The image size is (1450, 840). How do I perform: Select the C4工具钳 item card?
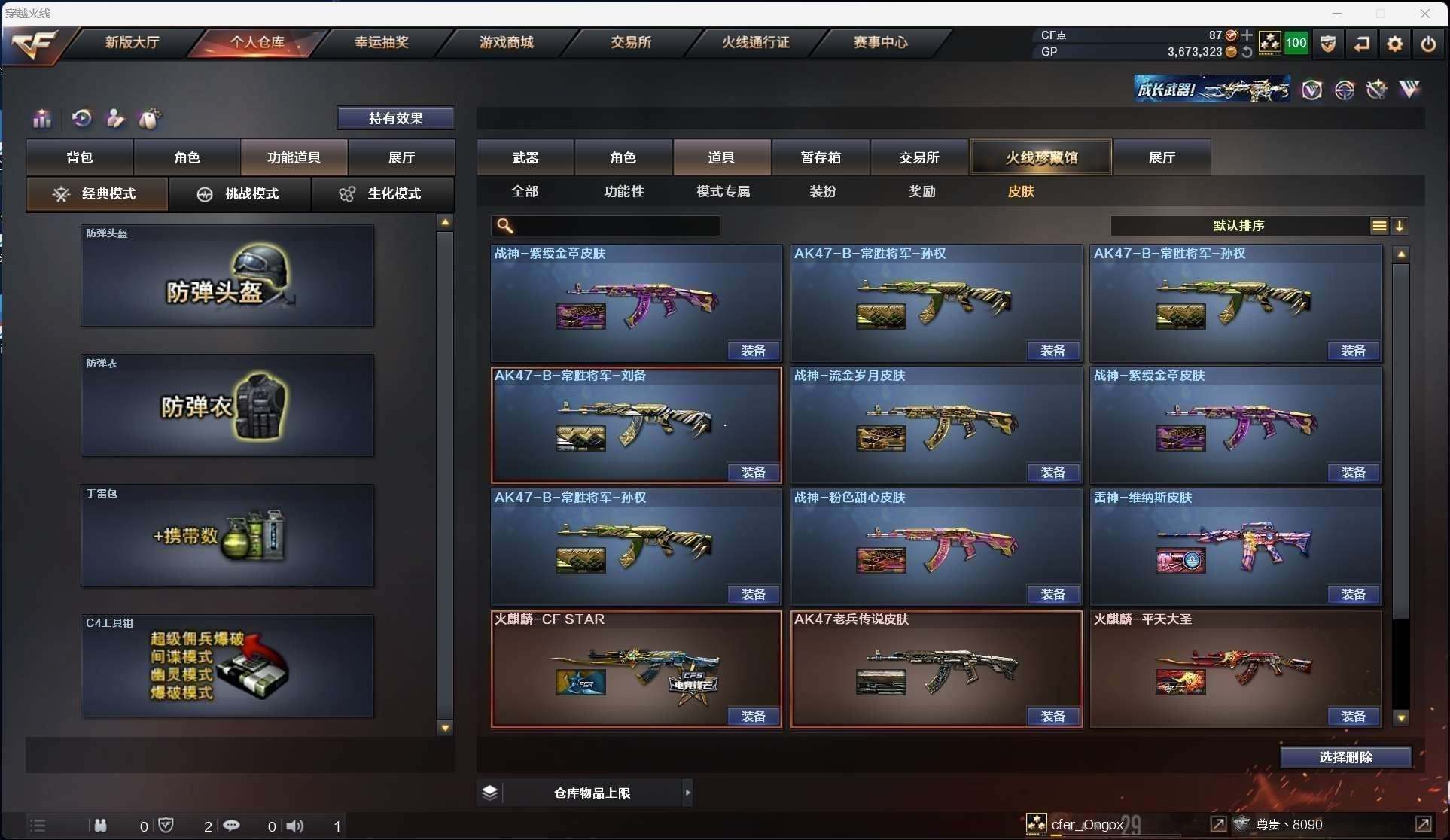coord(227,666)
